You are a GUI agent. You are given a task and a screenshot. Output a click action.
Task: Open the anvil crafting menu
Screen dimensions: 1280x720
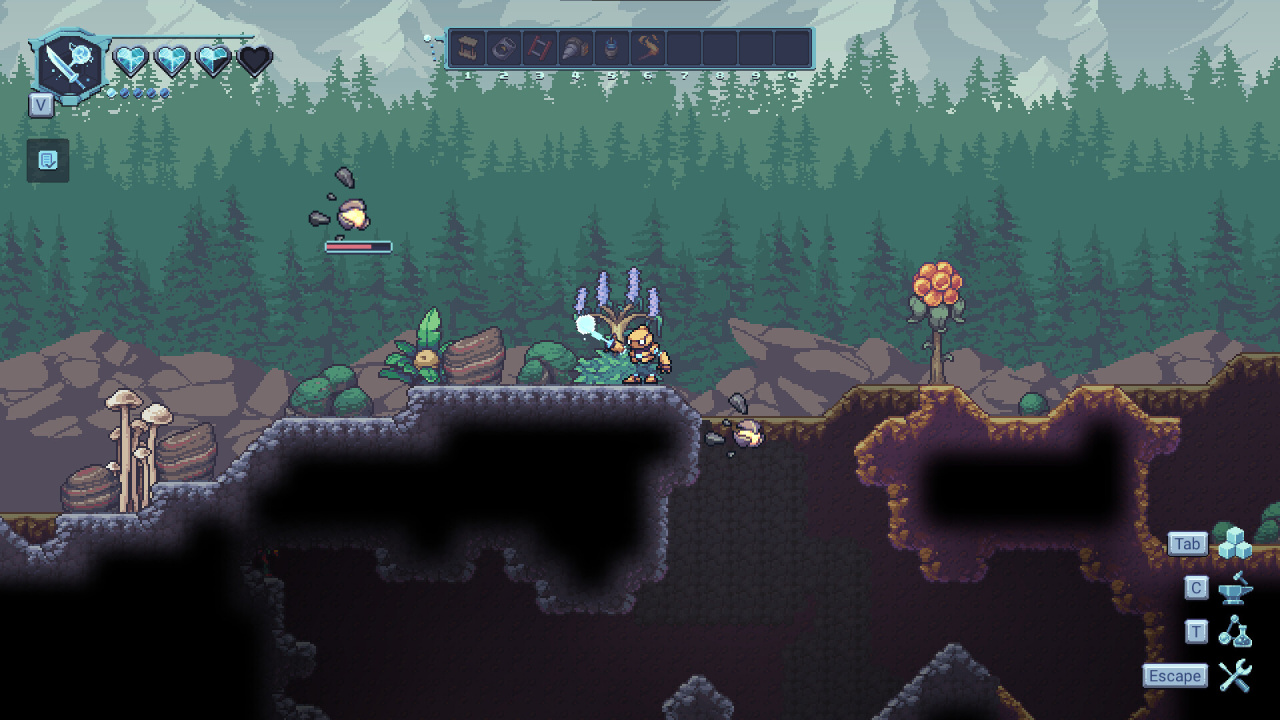[x=1236, y=588]
